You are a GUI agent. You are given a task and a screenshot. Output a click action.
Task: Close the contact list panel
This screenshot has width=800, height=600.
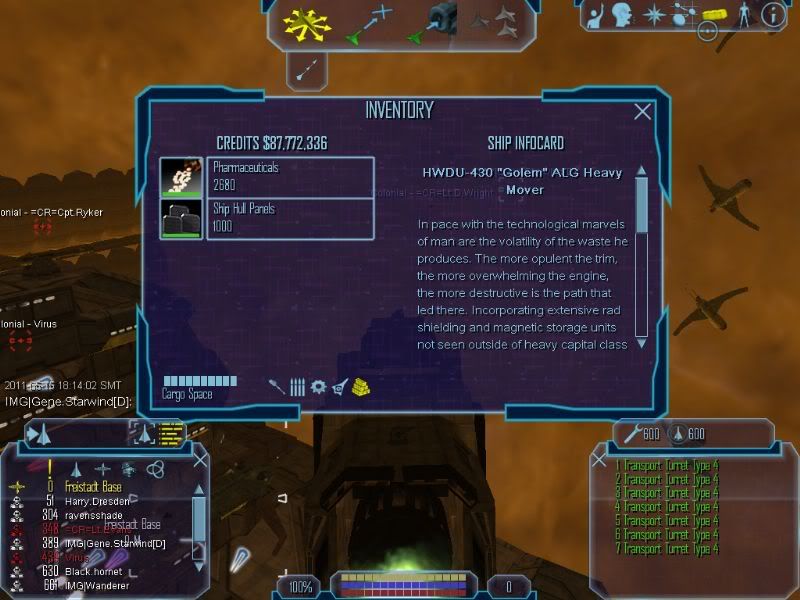point(200,460)
